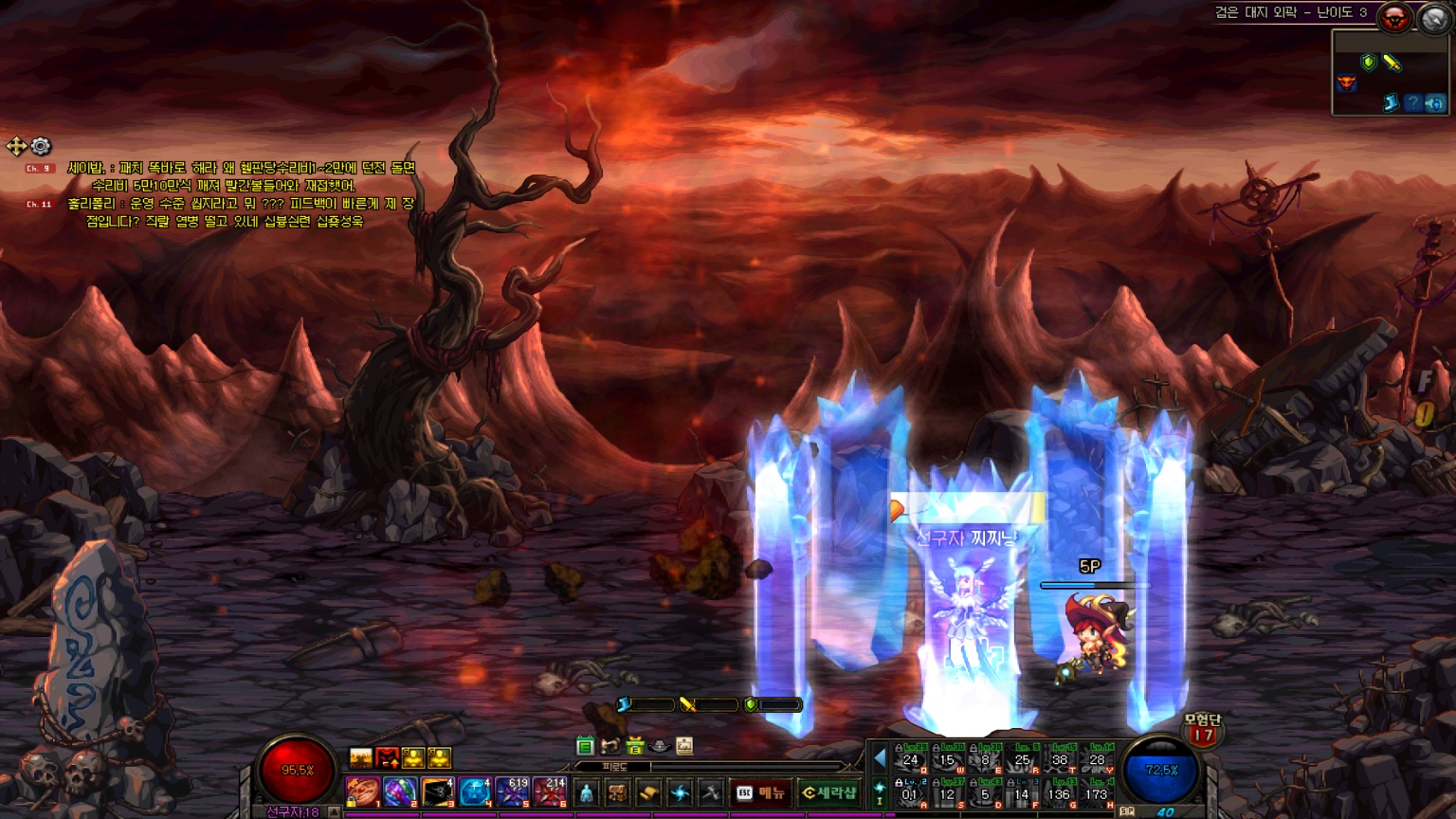Open the ESC 메뉴 menu button

761,792
